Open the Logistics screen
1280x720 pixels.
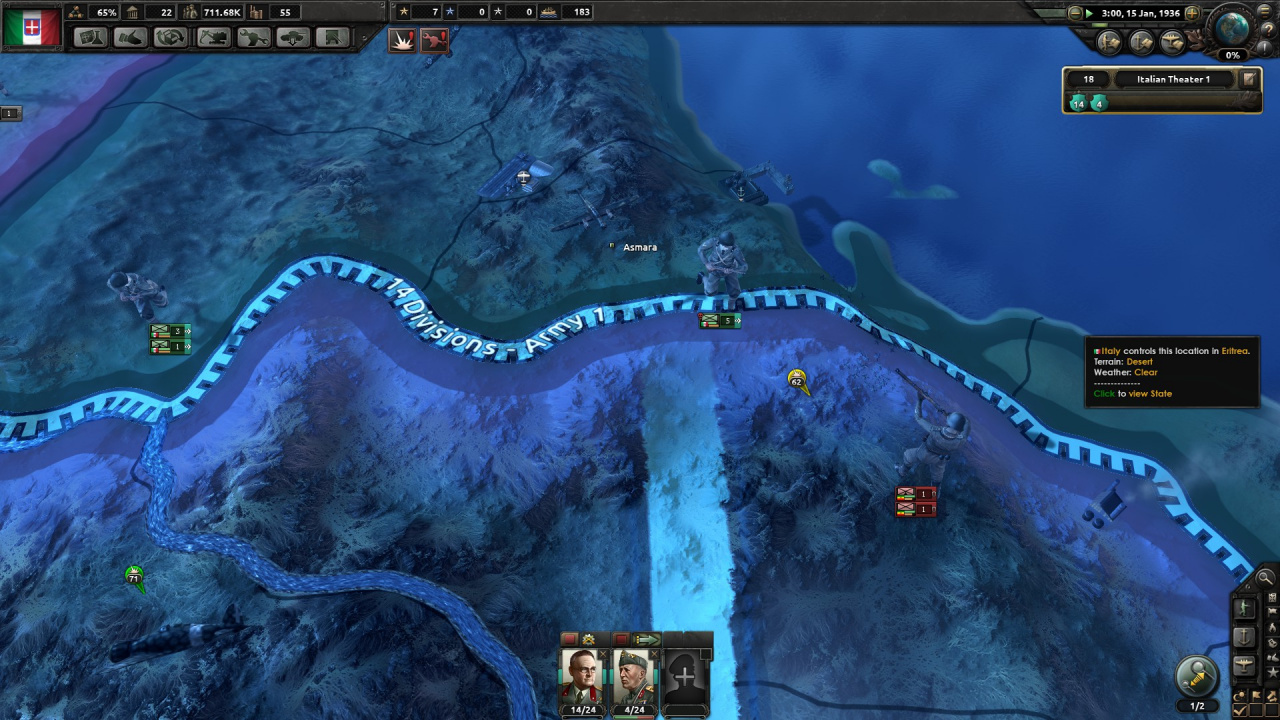(332, 38)
